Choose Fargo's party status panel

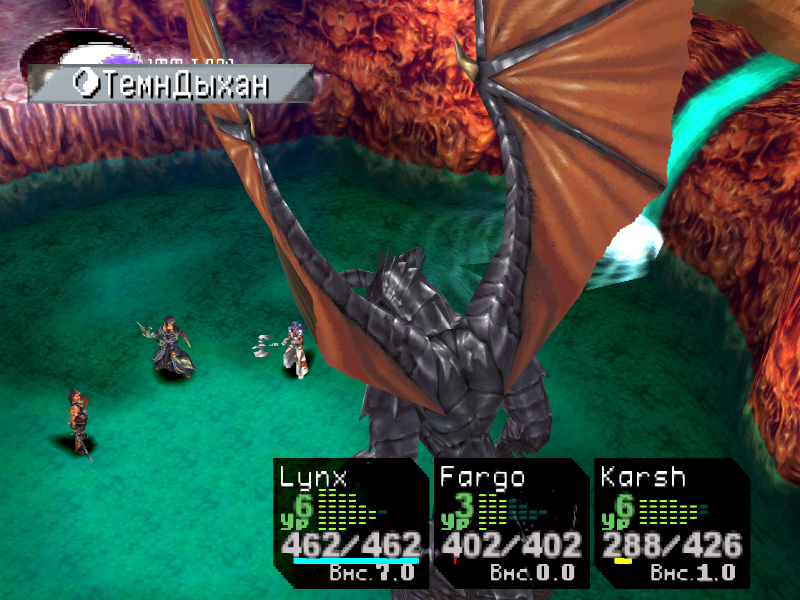click(510, 523)
